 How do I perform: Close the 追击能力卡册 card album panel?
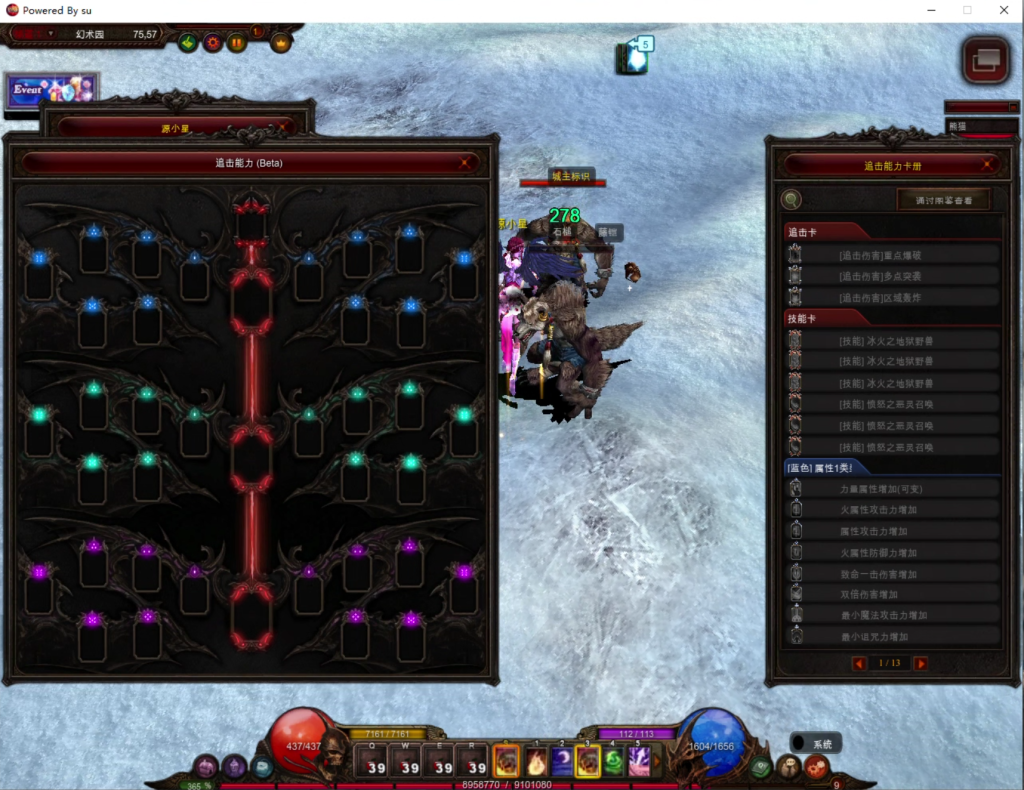coord(988,166)
